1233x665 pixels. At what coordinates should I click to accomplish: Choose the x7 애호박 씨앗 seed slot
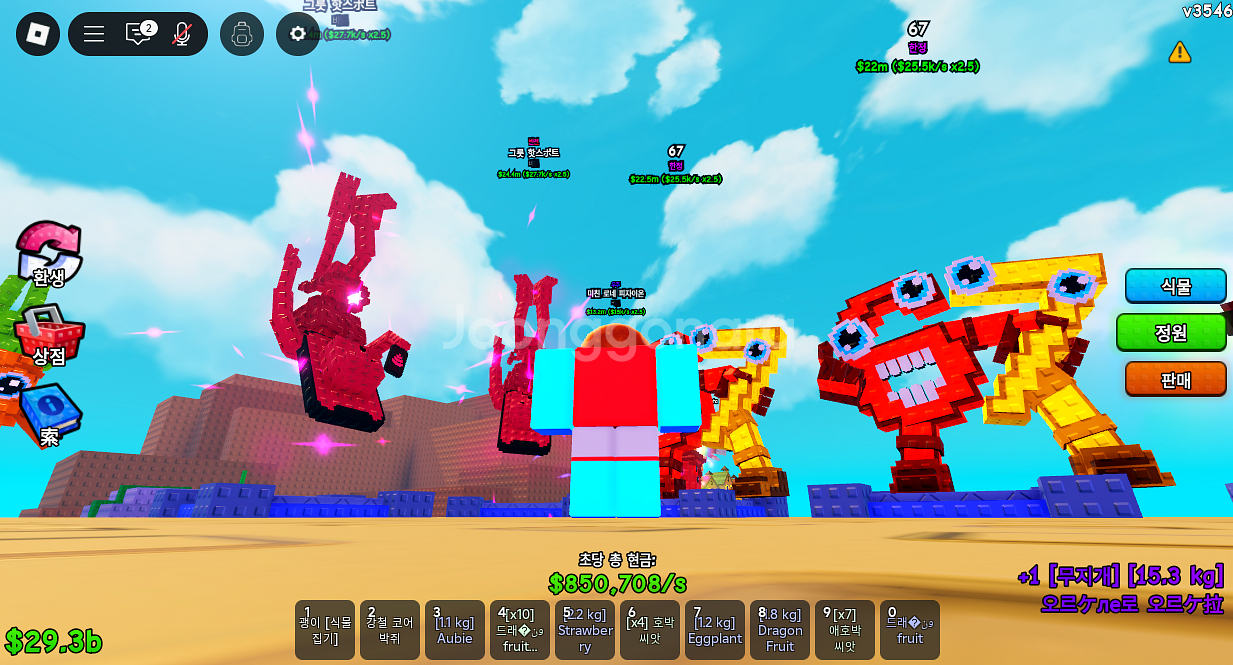coord(845,630)
